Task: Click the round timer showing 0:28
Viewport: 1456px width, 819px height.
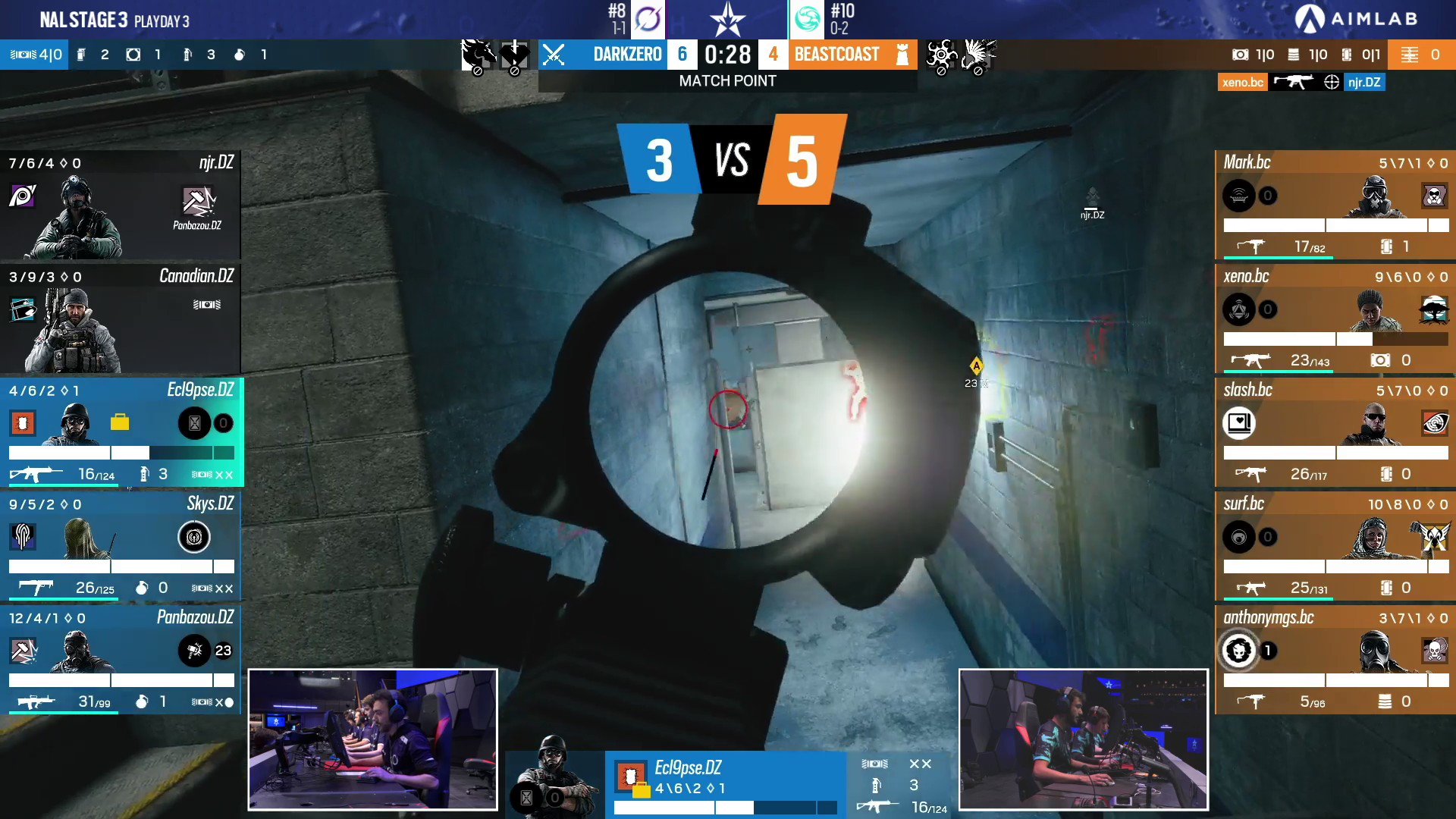Action: tap(726, 54)
